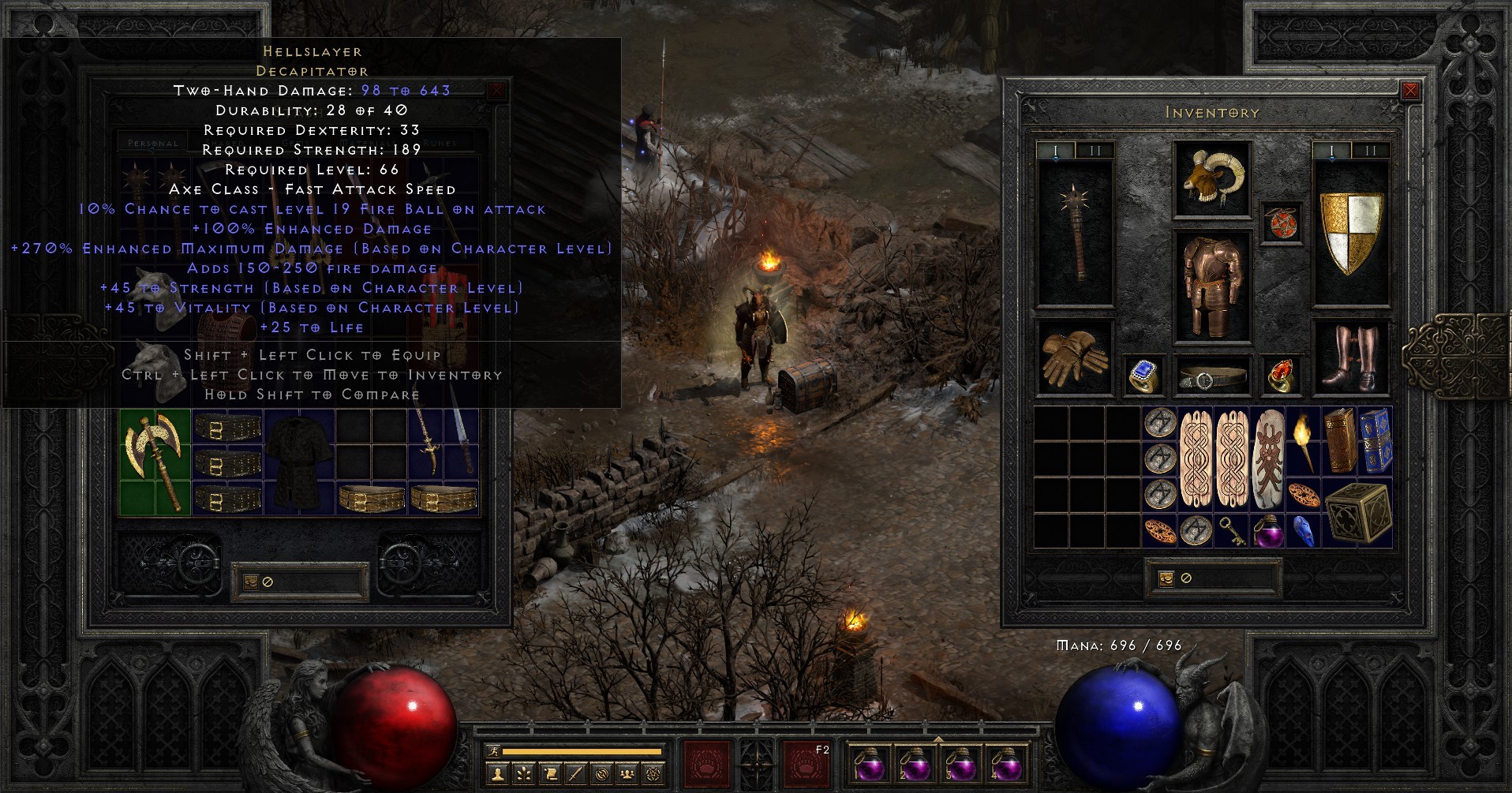The width and height of the screenshot is (1512, 793).
Task: Switch the stash to the Gems tab
Action: [x=294, y=142]
